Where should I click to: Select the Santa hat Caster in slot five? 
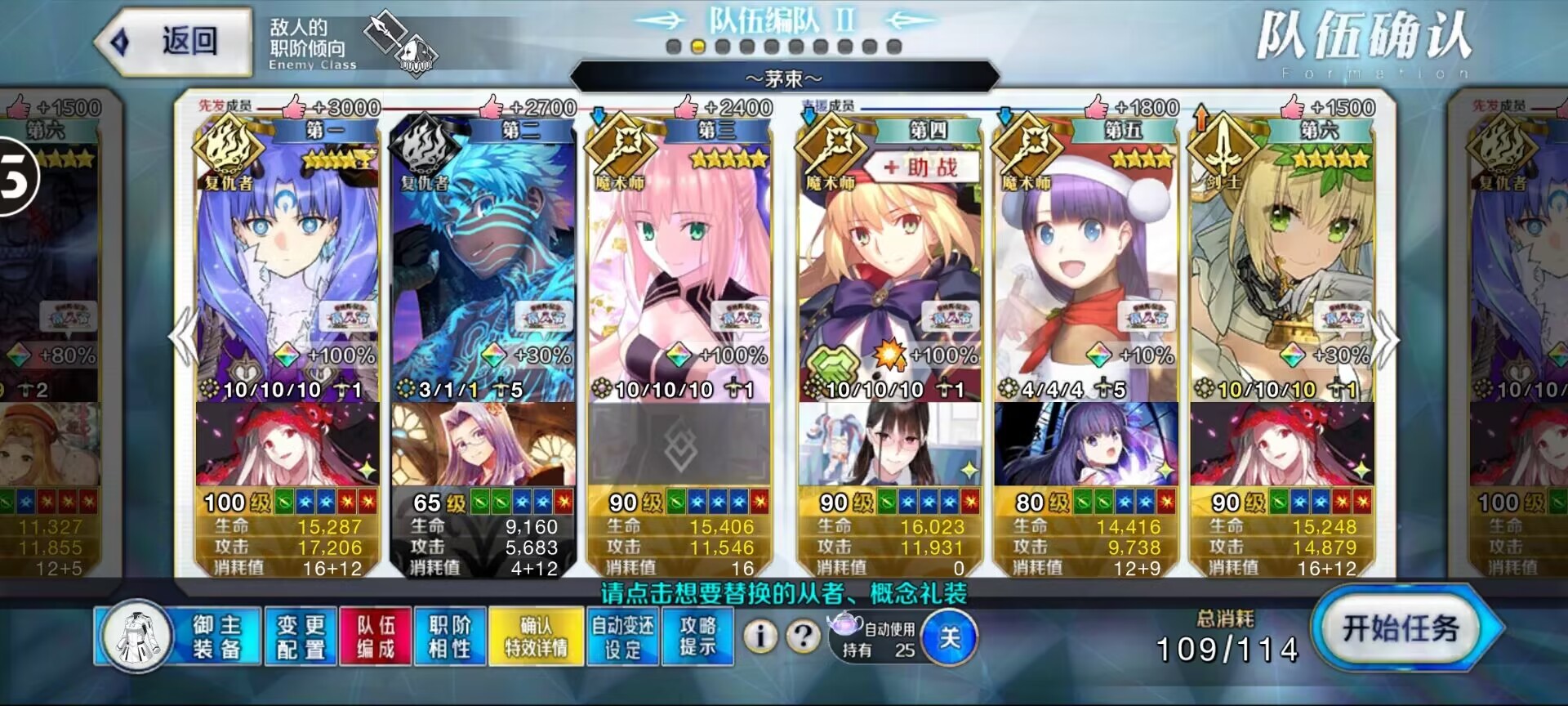coord(1085,270)
